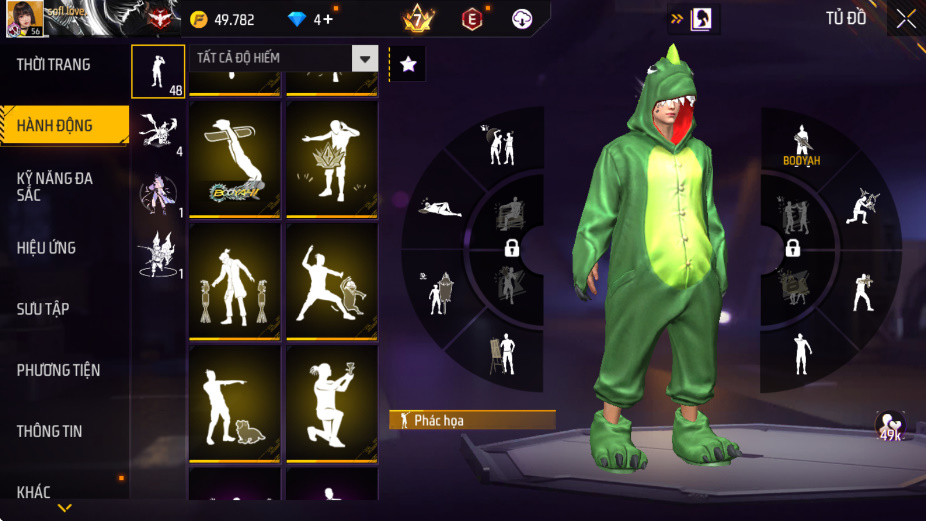Pick the kneeling rose proposal emote
The image size is (926, 521).
coord(332,404)
